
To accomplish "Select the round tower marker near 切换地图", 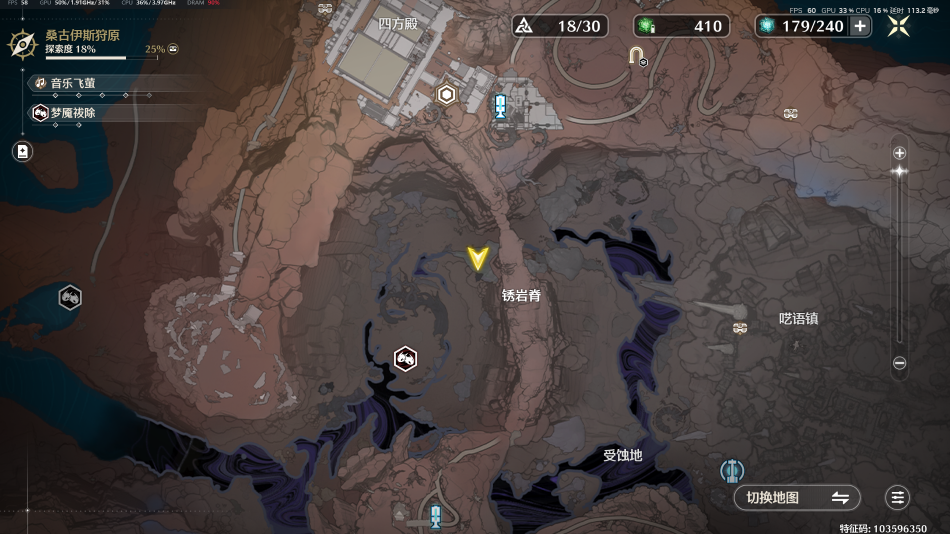I will coord(733,469).
